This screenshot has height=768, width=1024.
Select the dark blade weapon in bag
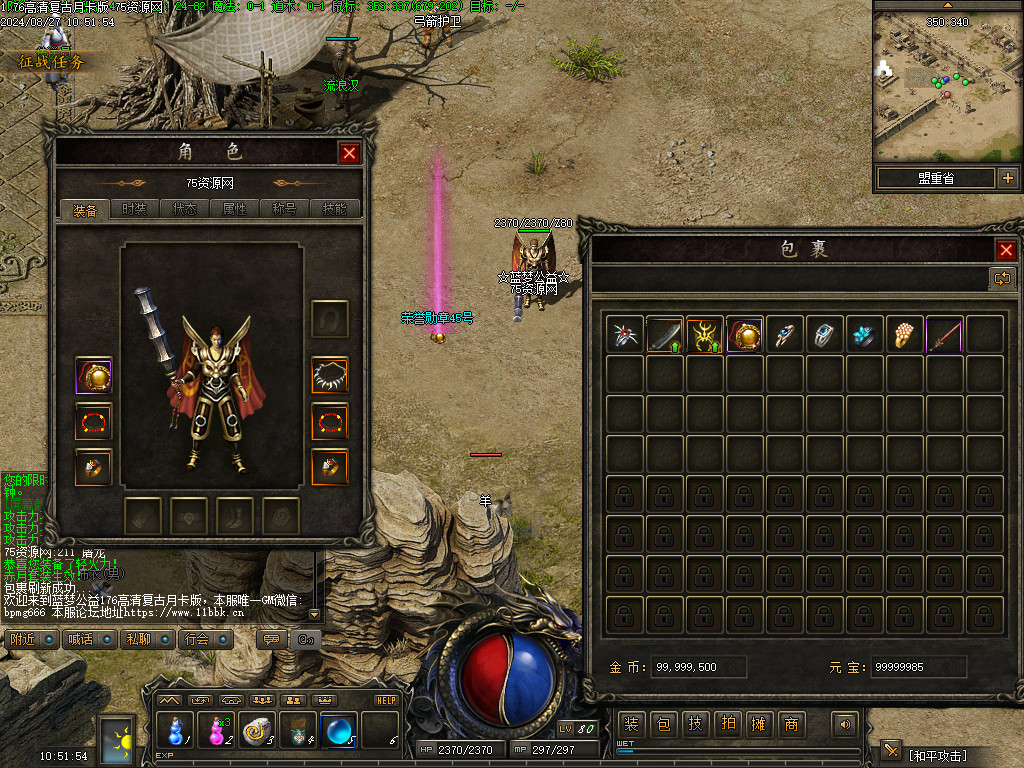coord(664,334)
